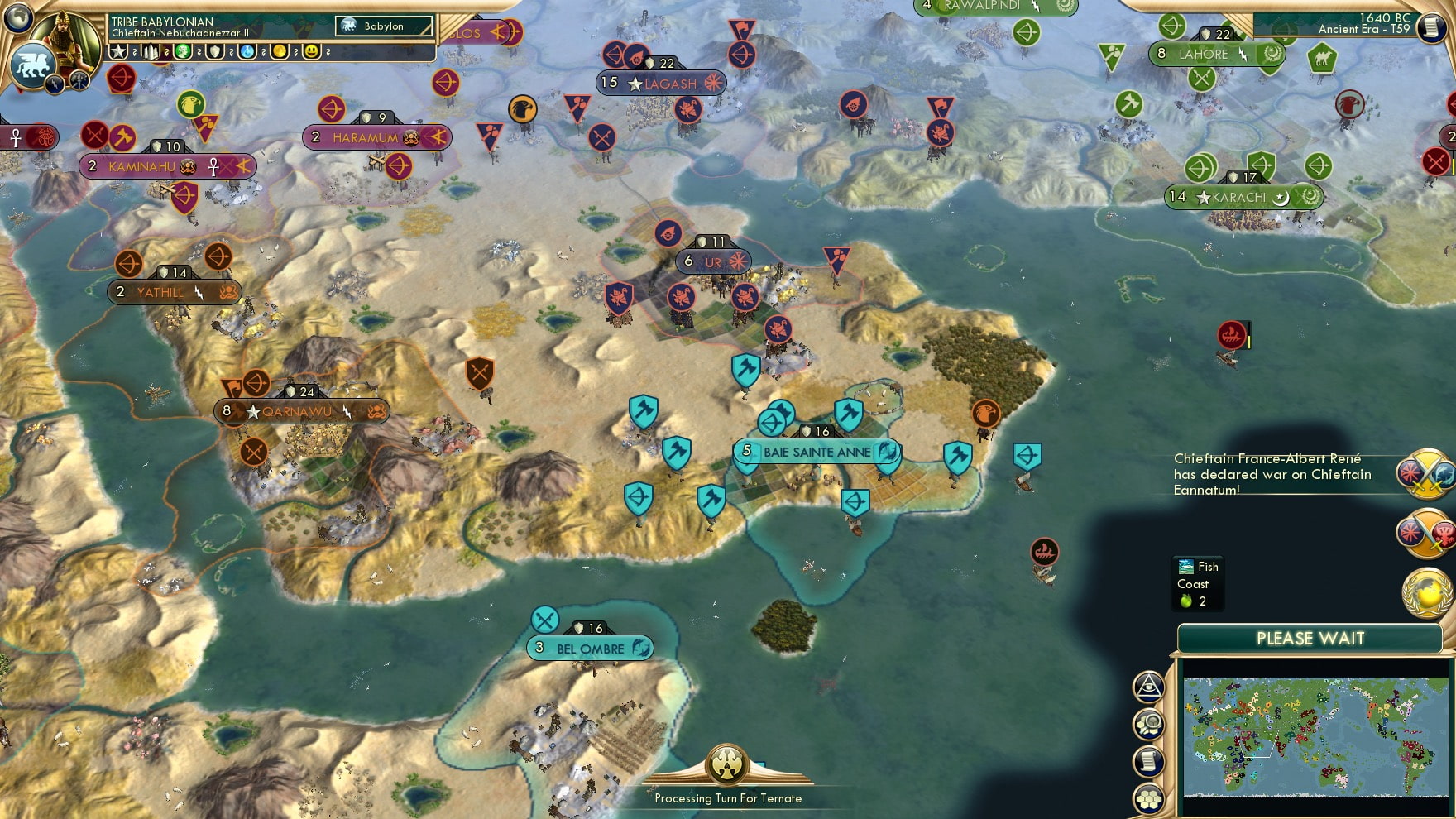Click the hex grid toggle icon near minimap
The image size is (1456, 819).
click(1148, 797)
